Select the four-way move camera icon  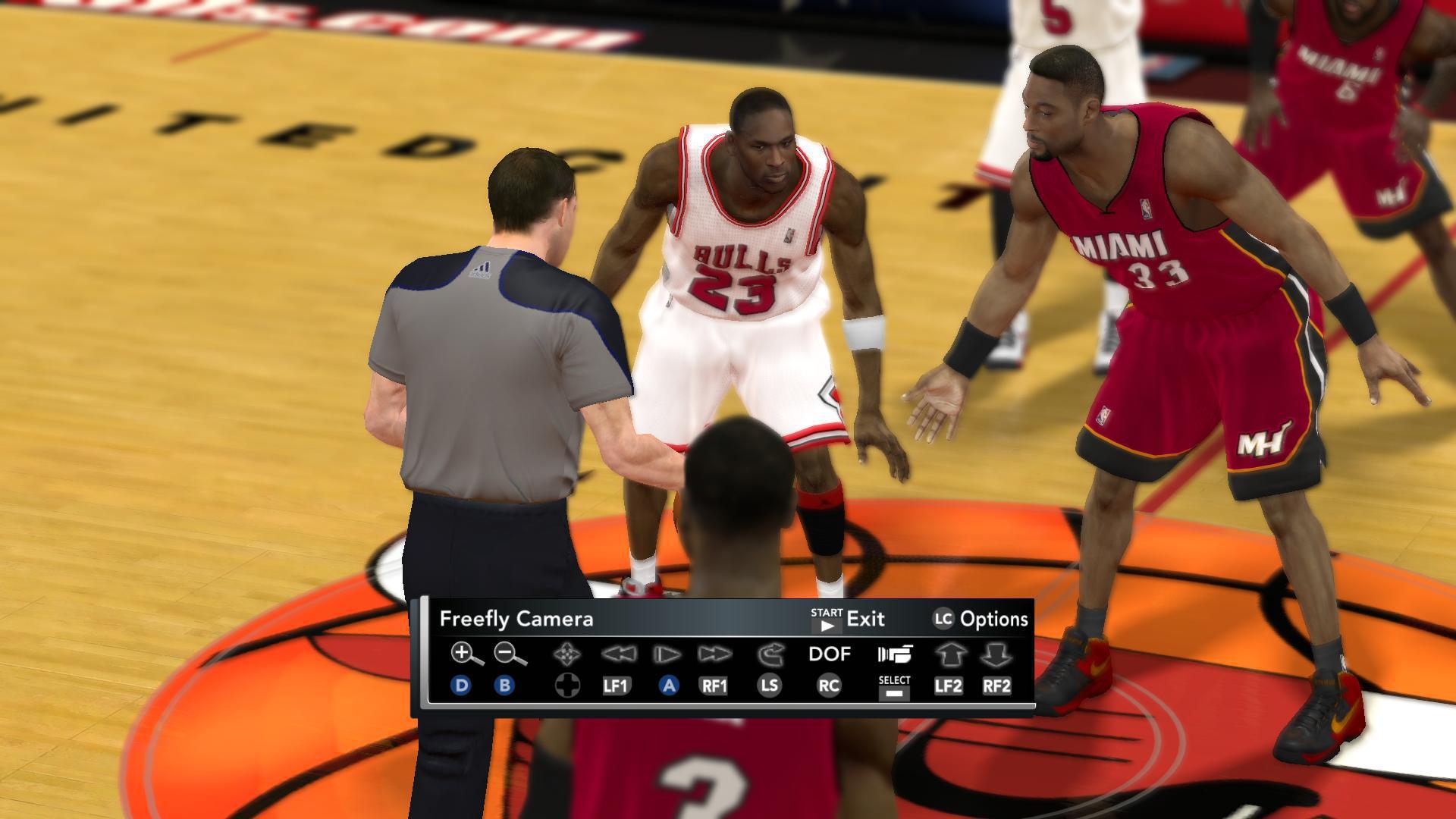[x=567, y=654]
